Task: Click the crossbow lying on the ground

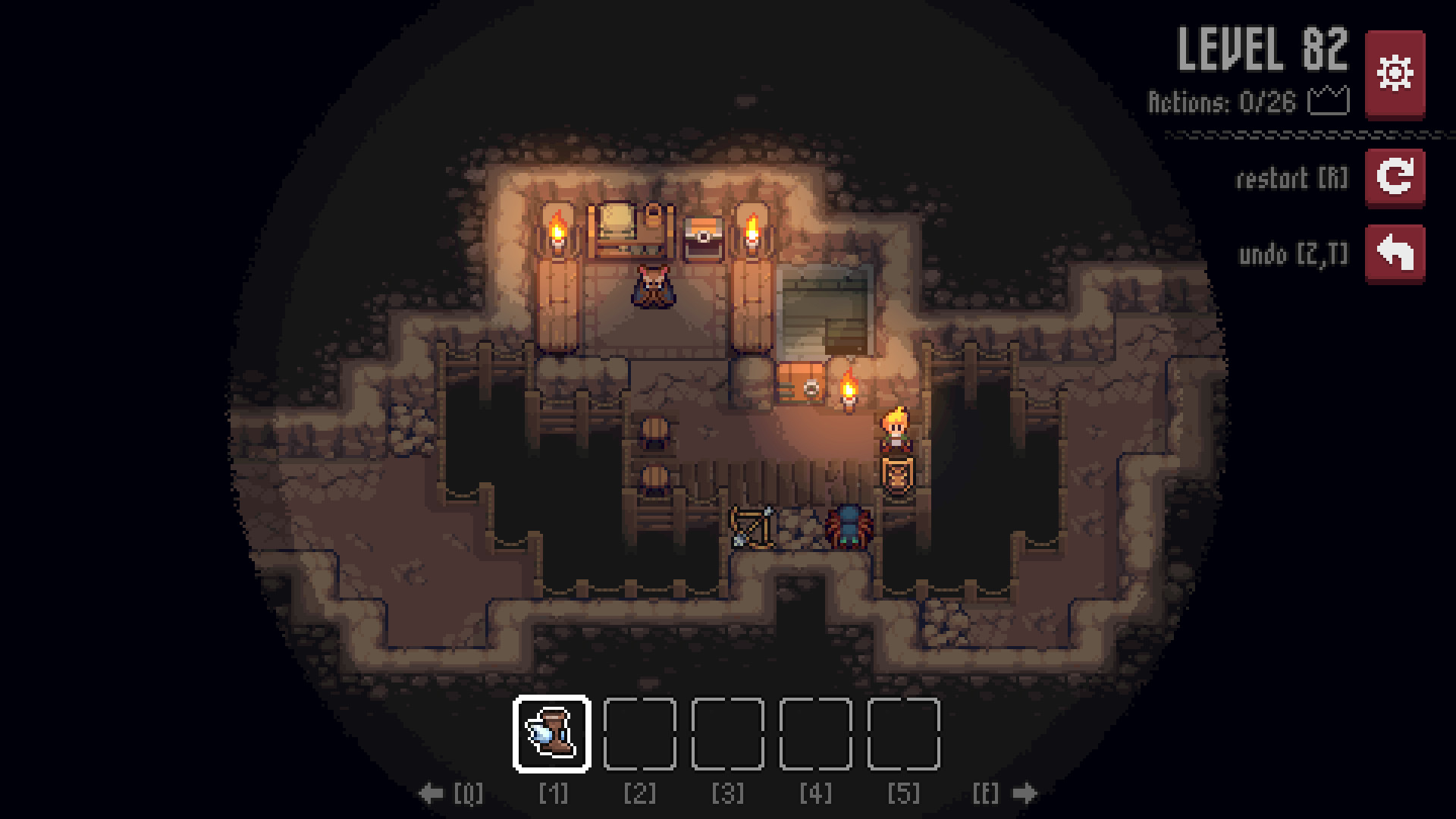Action: (752, 525)
